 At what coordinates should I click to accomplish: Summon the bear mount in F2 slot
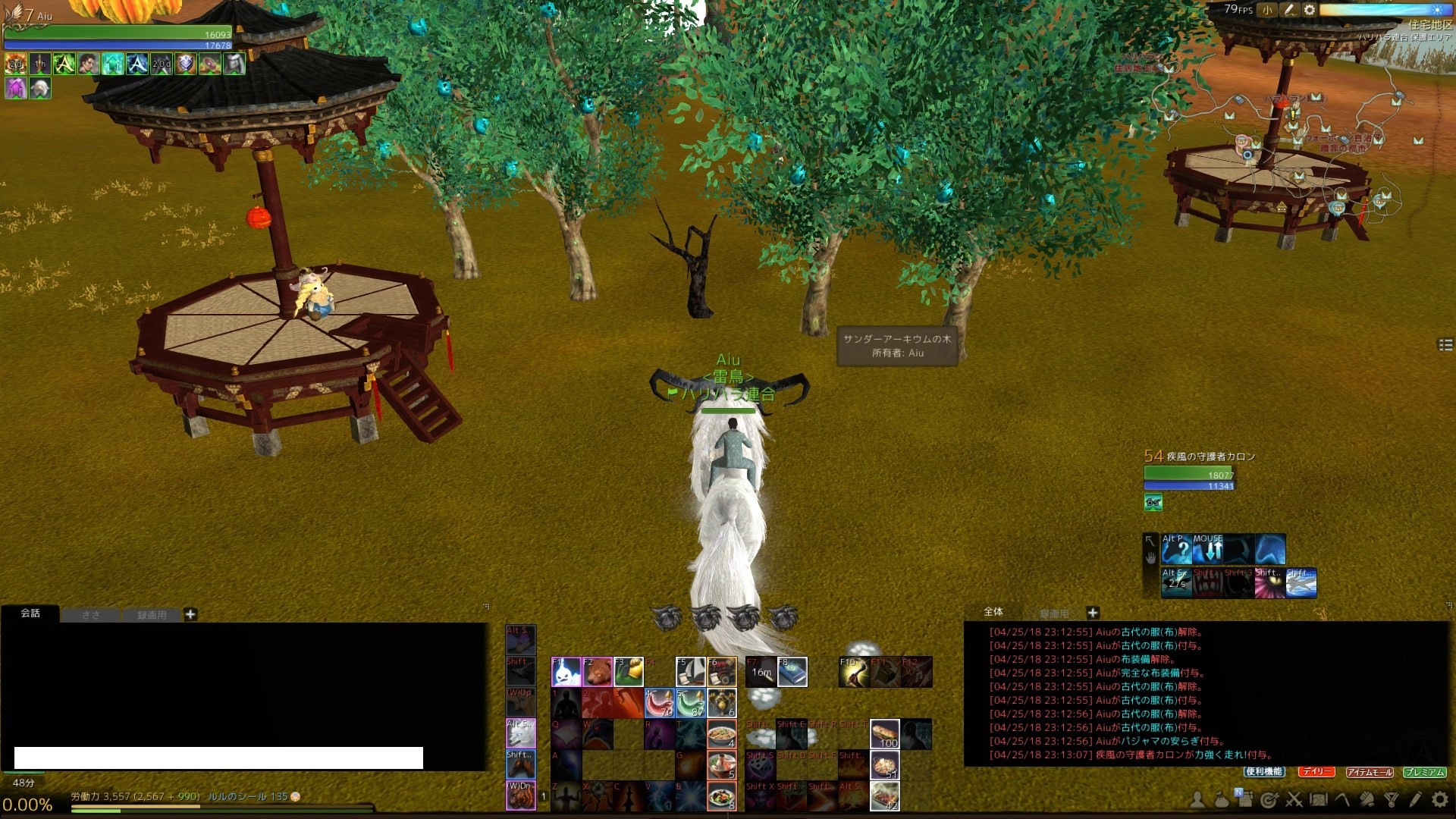click(x=597, y=672)
